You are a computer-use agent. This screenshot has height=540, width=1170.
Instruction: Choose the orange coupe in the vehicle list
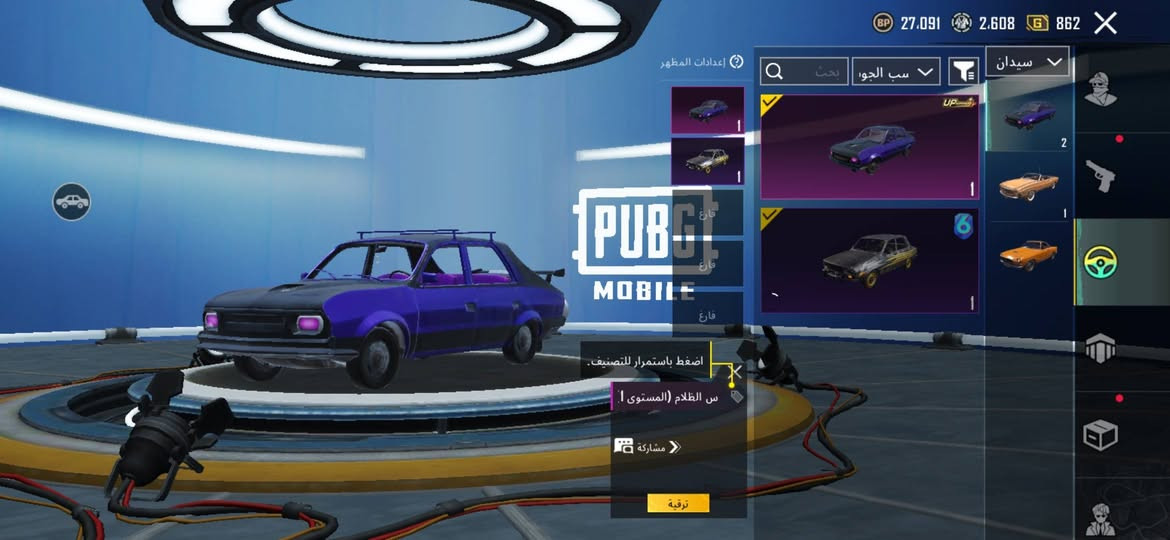pyautogui.click(x=1029, y=255)
